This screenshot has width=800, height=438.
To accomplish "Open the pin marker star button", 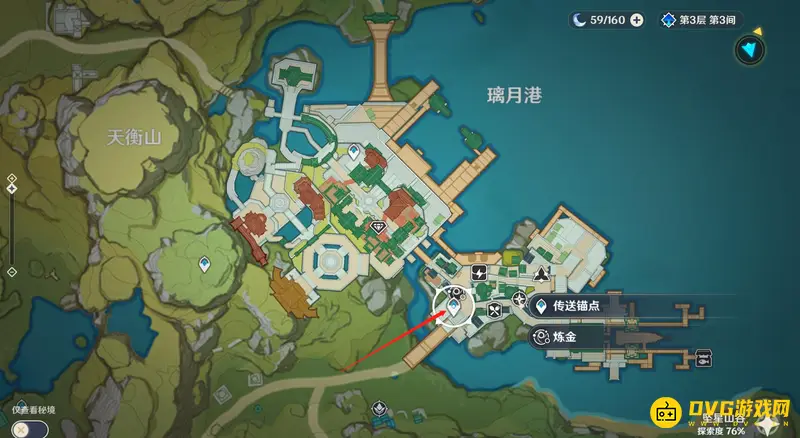I will tap(767, 425).
